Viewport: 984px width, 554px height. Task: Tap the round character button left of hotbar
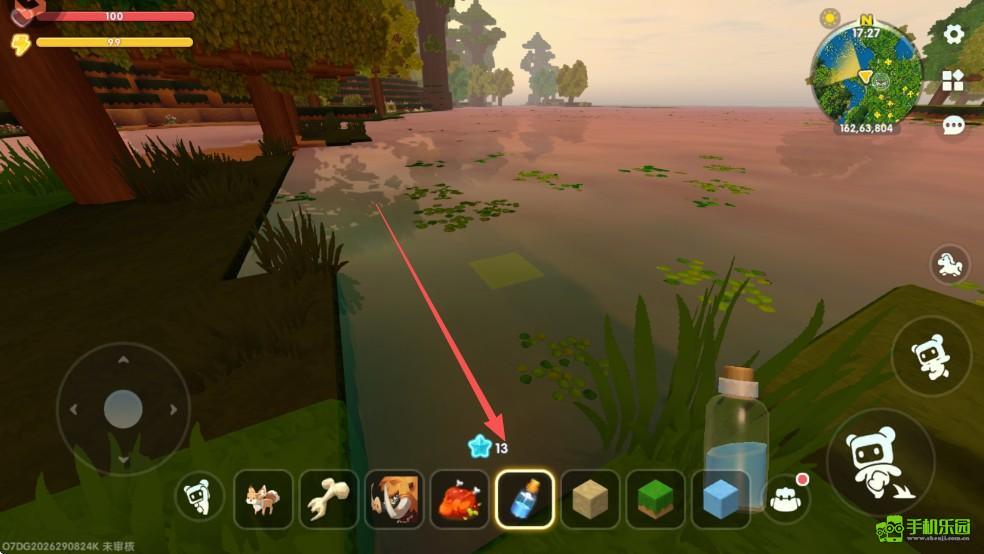(x=199, y=497)
